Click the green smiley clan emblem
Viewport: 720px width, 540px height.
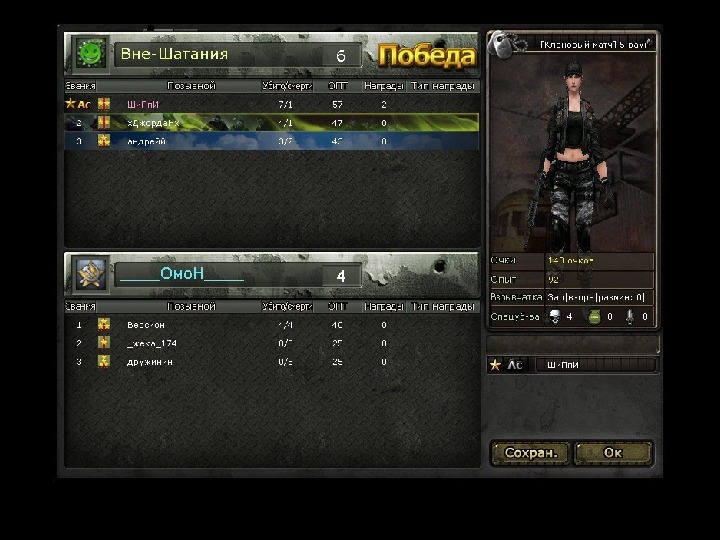tap(91, 53)
